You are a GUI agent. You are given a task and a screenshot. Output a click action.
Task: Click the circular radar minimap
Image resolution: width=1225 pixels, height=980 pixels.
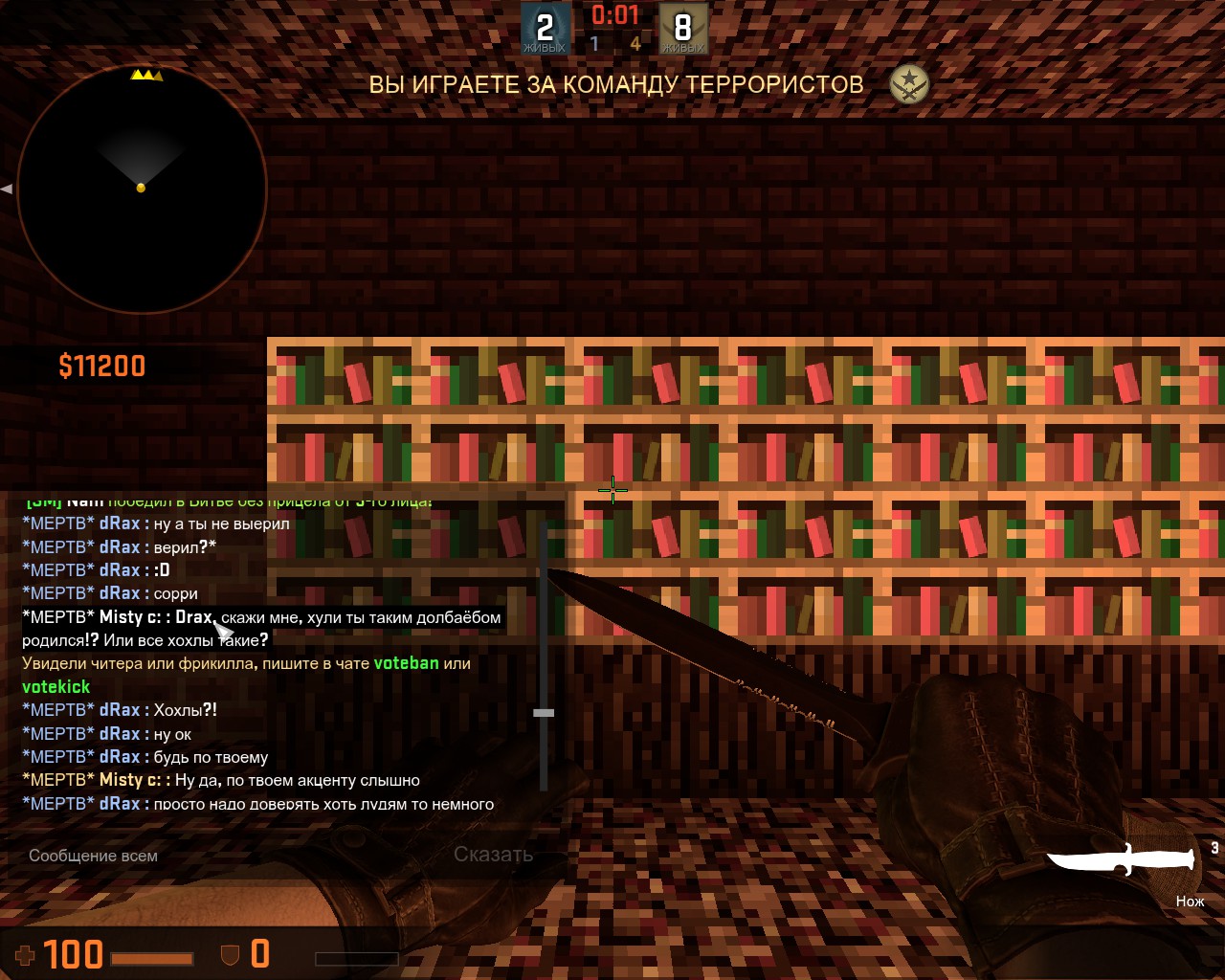coord(142,189)
